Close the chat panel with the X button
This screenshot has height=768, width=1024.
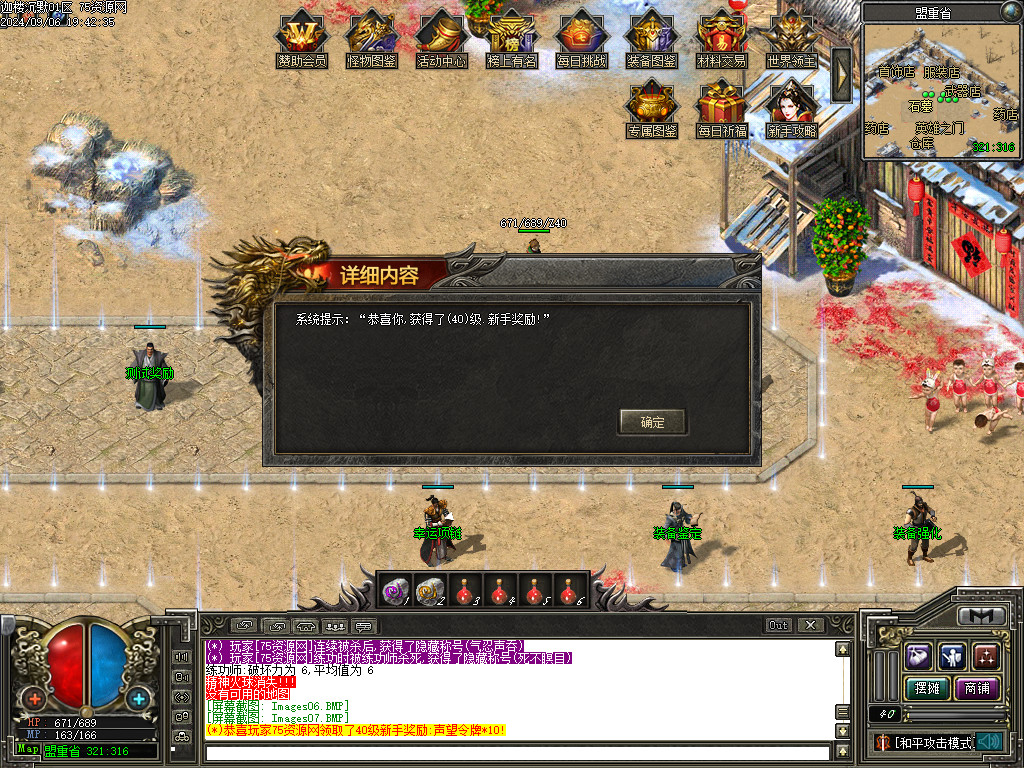(x=810, y=625)
